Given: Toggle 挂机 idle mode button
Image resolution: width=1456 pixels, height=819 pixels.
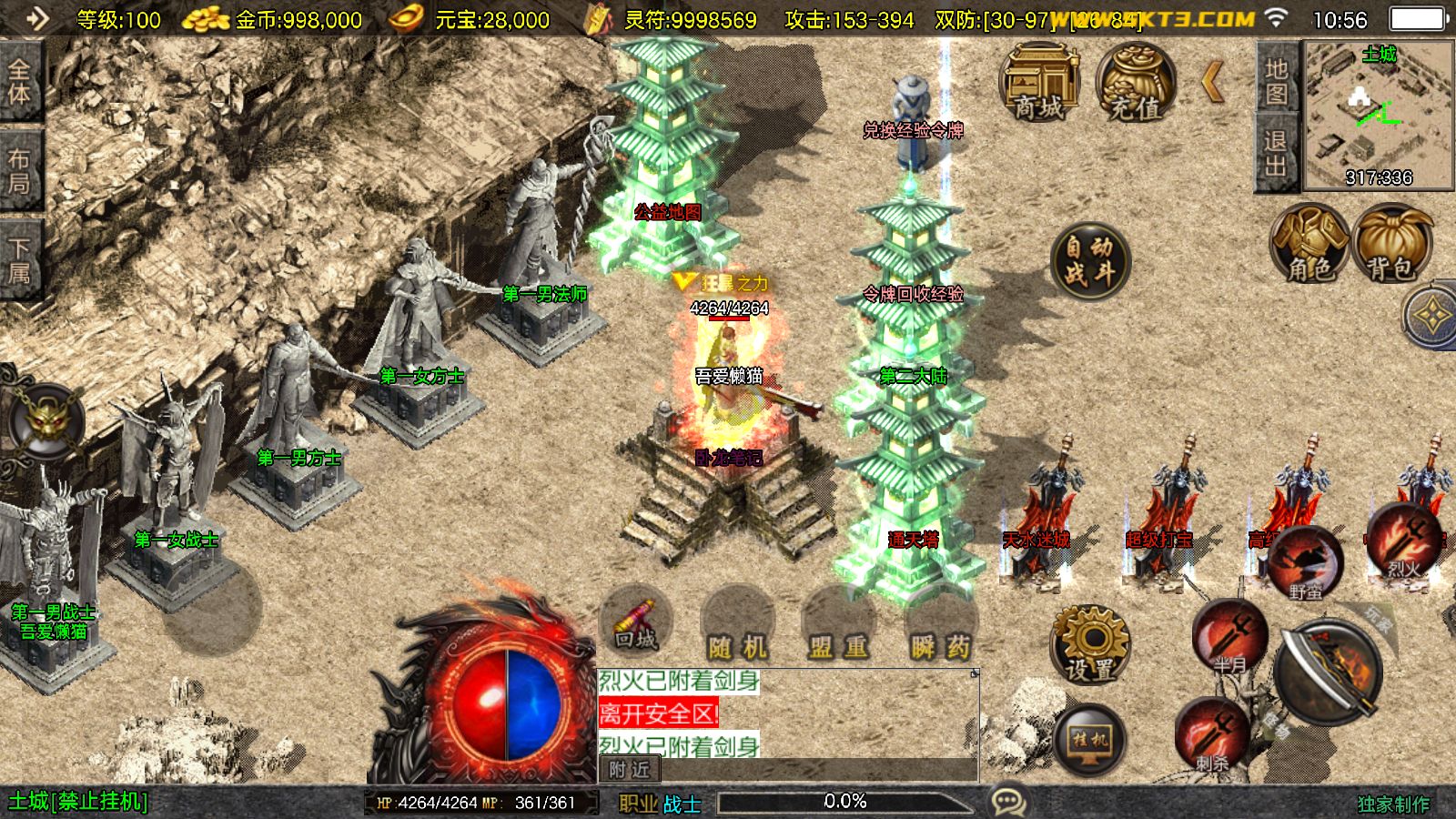Looking at the screenshot, I should (1089, 740).
